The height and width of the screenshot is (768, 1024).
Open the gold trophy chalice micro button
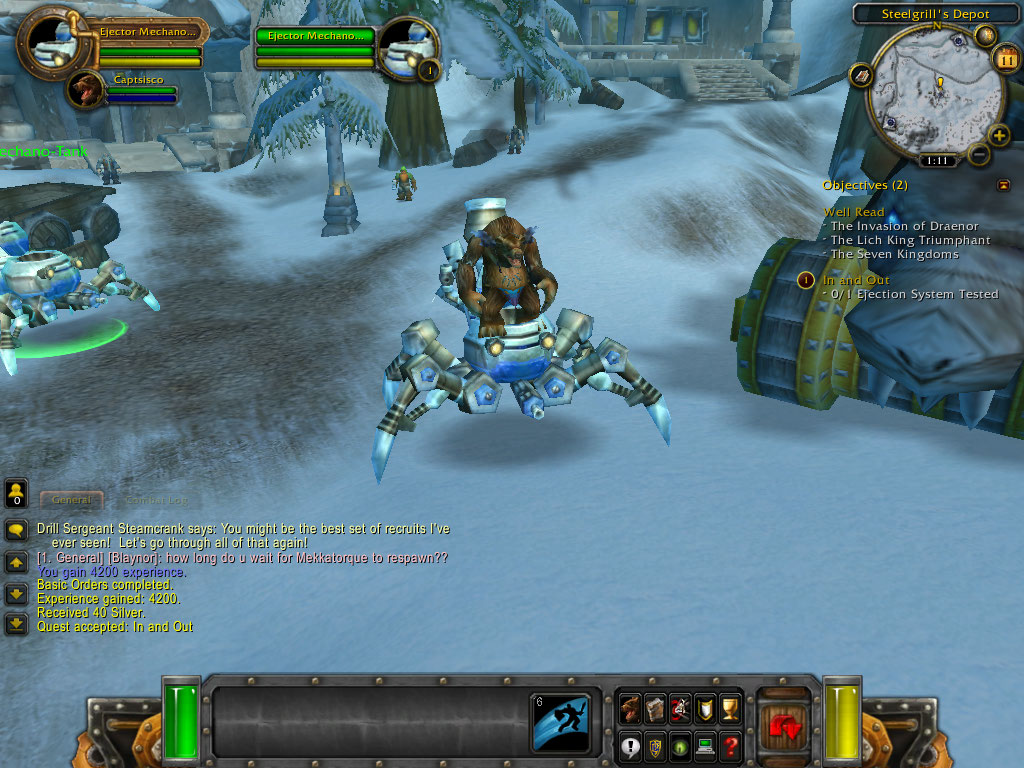tap(730, 709)
